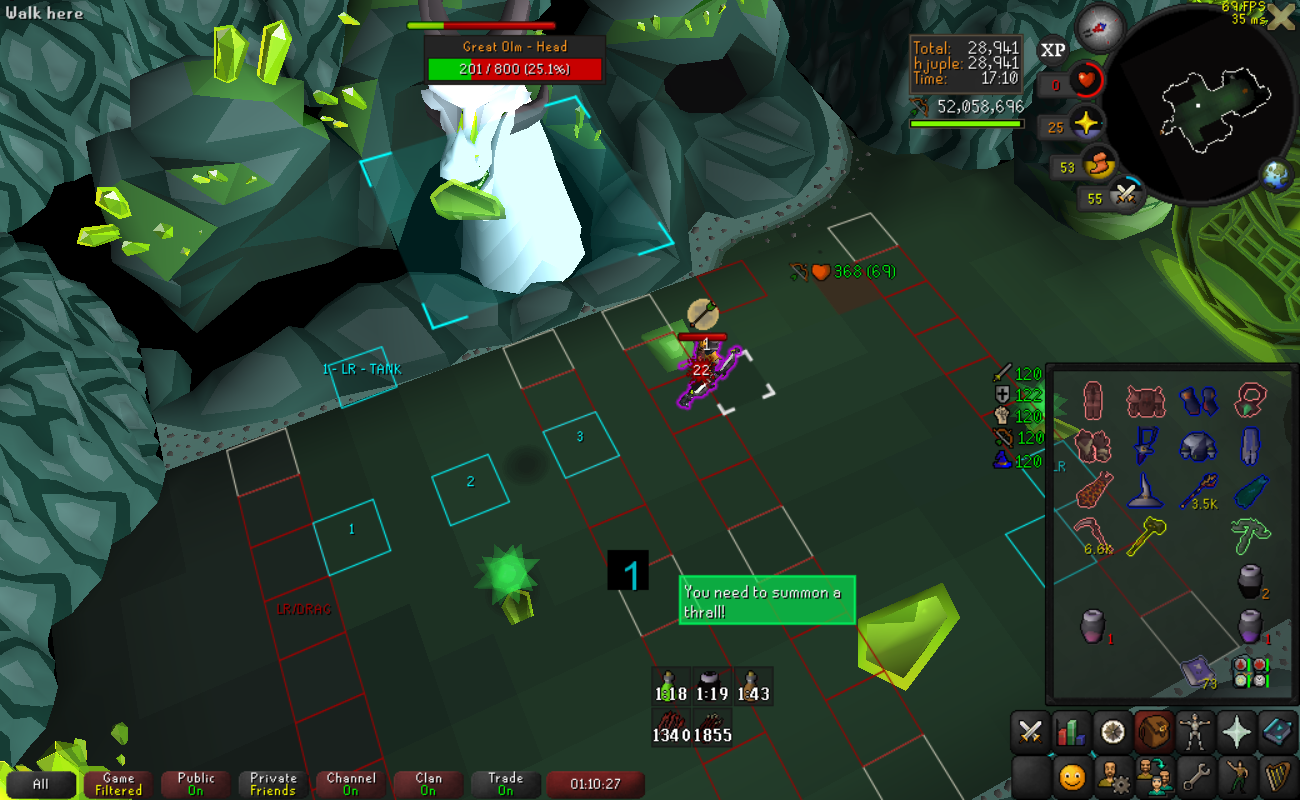
Task: Select the Public chat tab
Action: (x=196, y=785)
